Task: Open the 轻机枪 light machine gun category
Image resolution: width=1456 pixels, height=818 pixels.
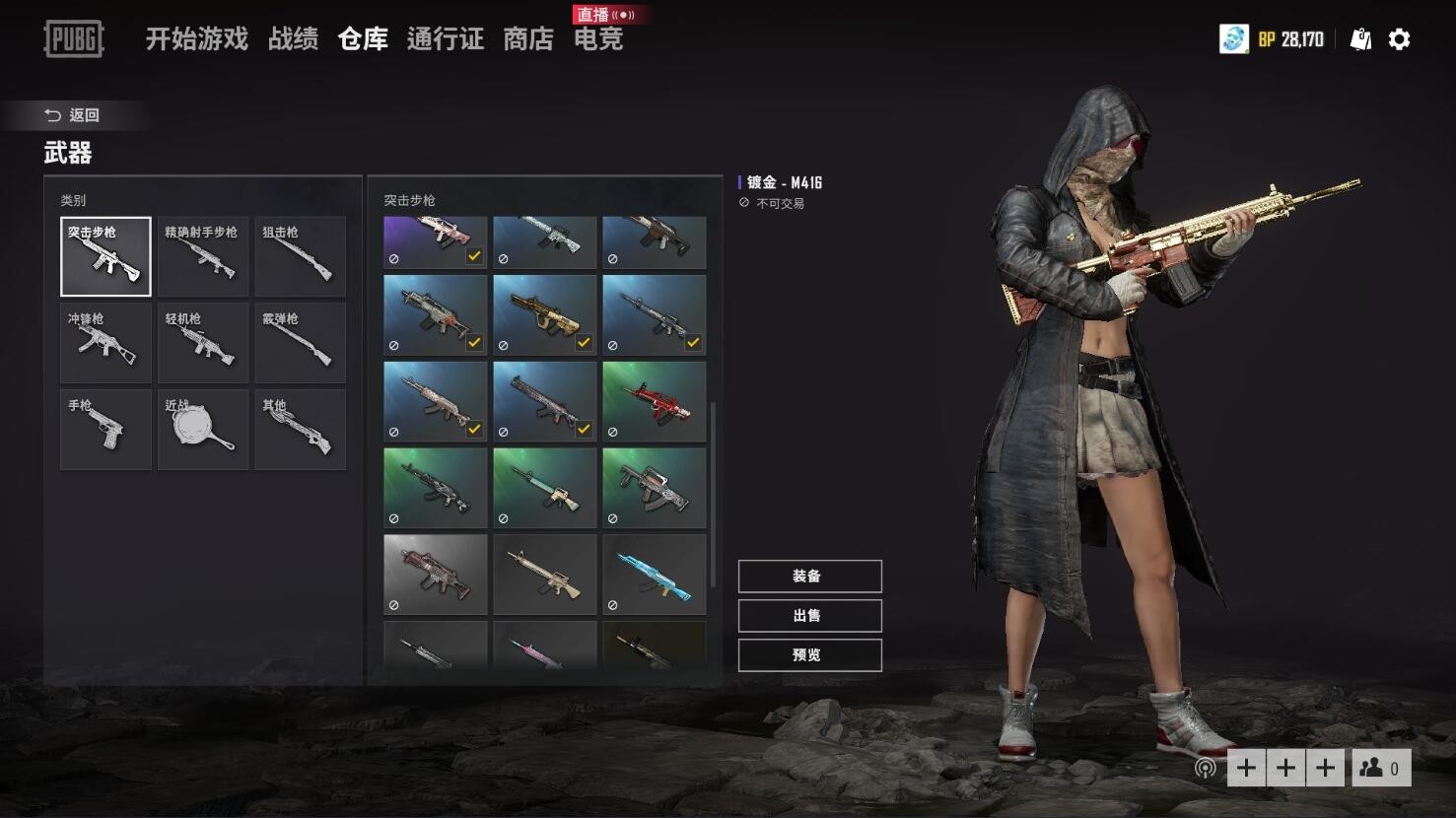Action: point(202,343)
